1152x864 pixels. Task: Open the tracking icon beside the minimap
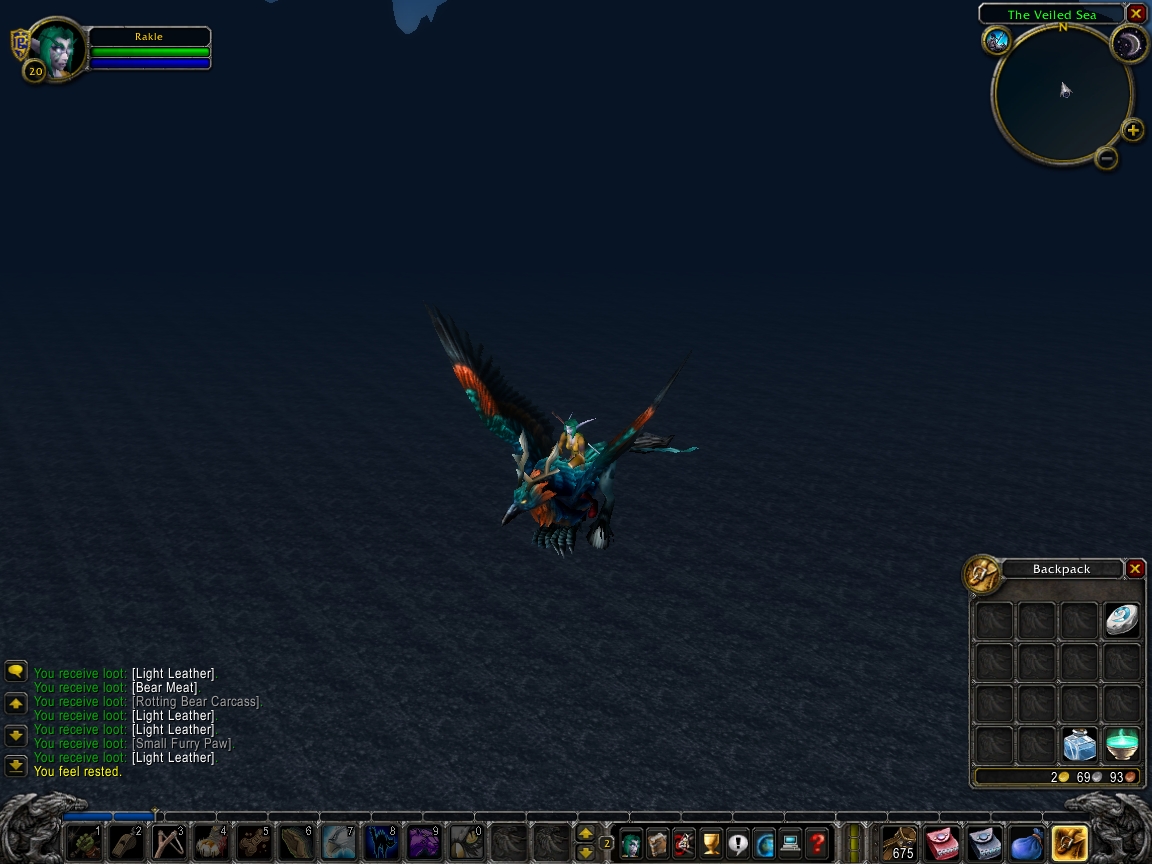click(x=997, y=40)
